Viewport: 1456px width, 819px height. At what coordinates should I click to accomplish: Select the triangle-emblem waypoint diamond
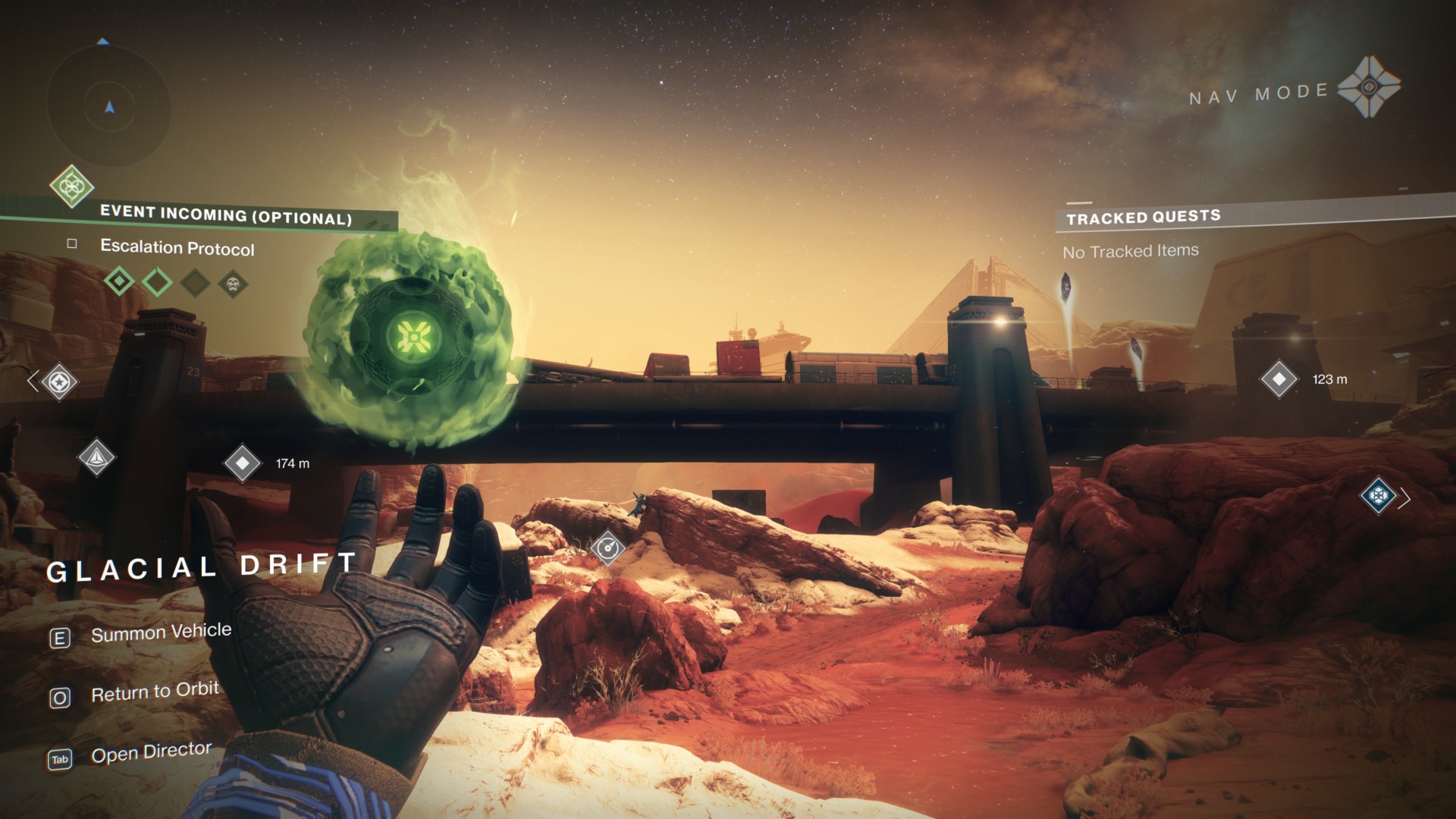coord(97,457)
